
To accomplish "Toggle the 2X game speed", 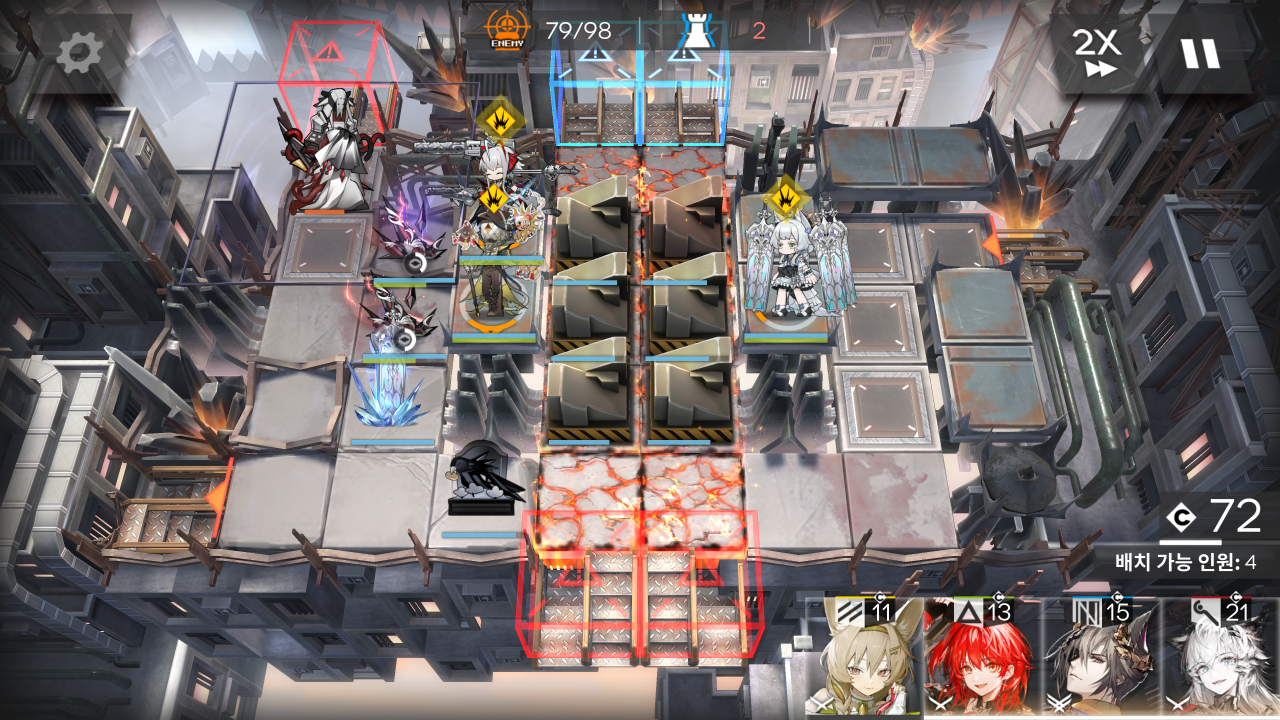I will (x=1095, y=52).
